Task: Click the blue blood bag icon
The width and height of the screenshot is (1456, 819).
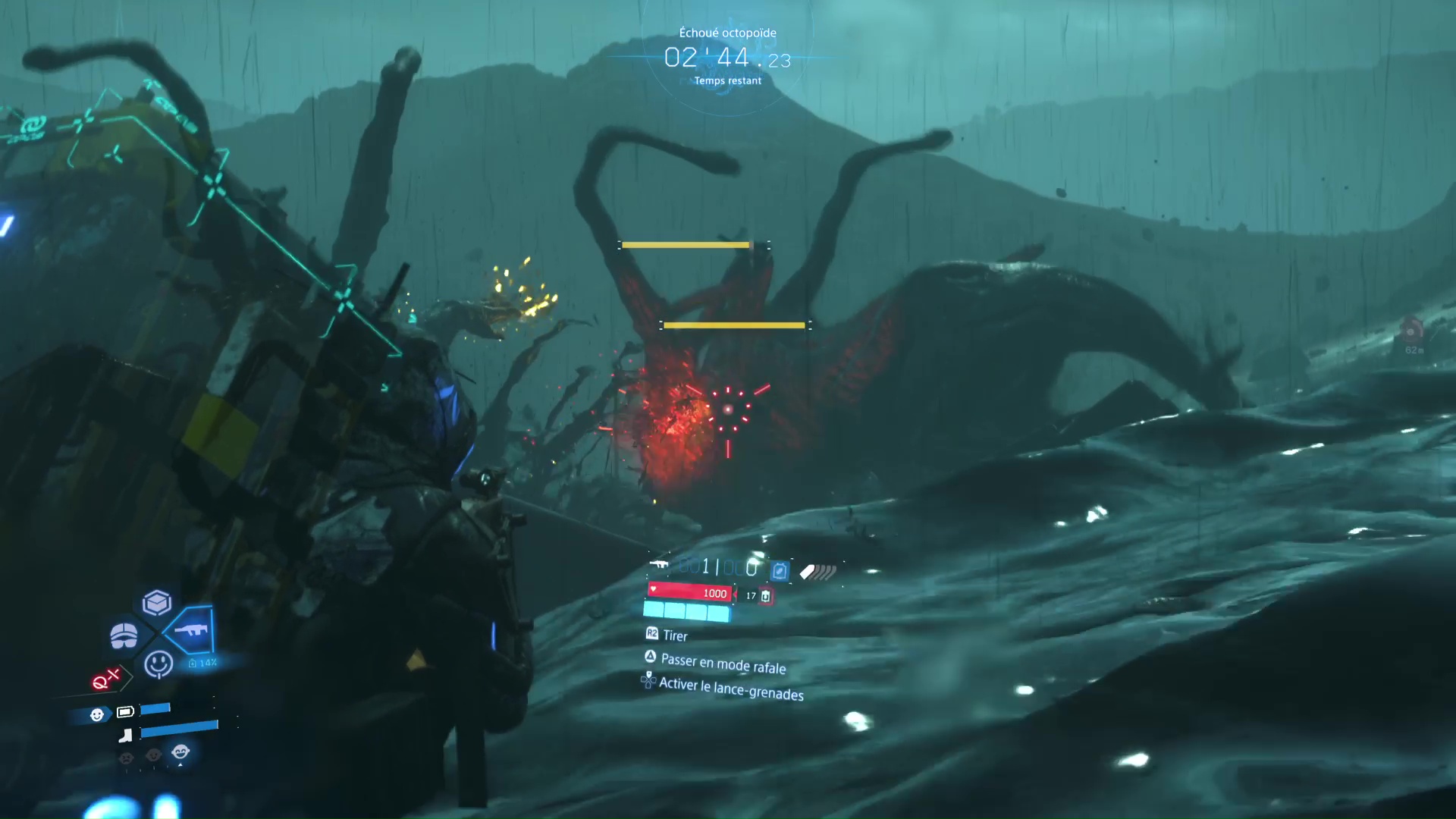Action: pyautogui.click(x=779, y=571)
